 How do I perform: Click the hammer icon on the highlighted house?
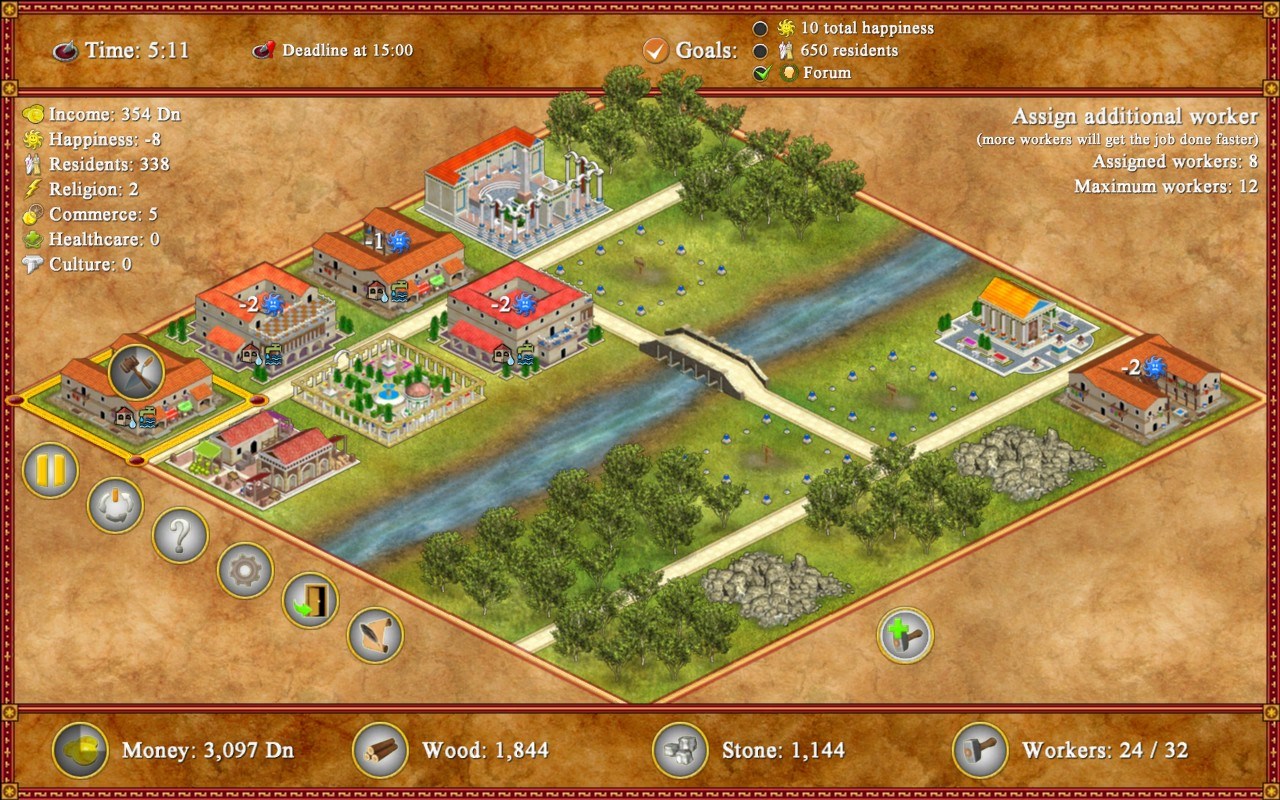tap(138, 370)
